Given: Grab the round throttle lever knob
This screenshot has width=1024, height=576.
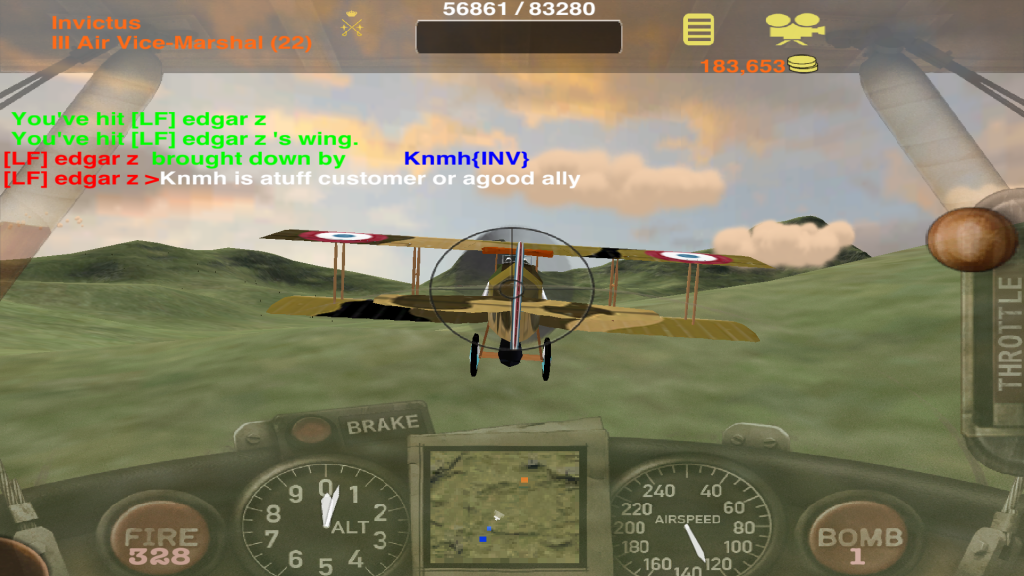Looking at the screenshot, I should (x=970, y=240).
